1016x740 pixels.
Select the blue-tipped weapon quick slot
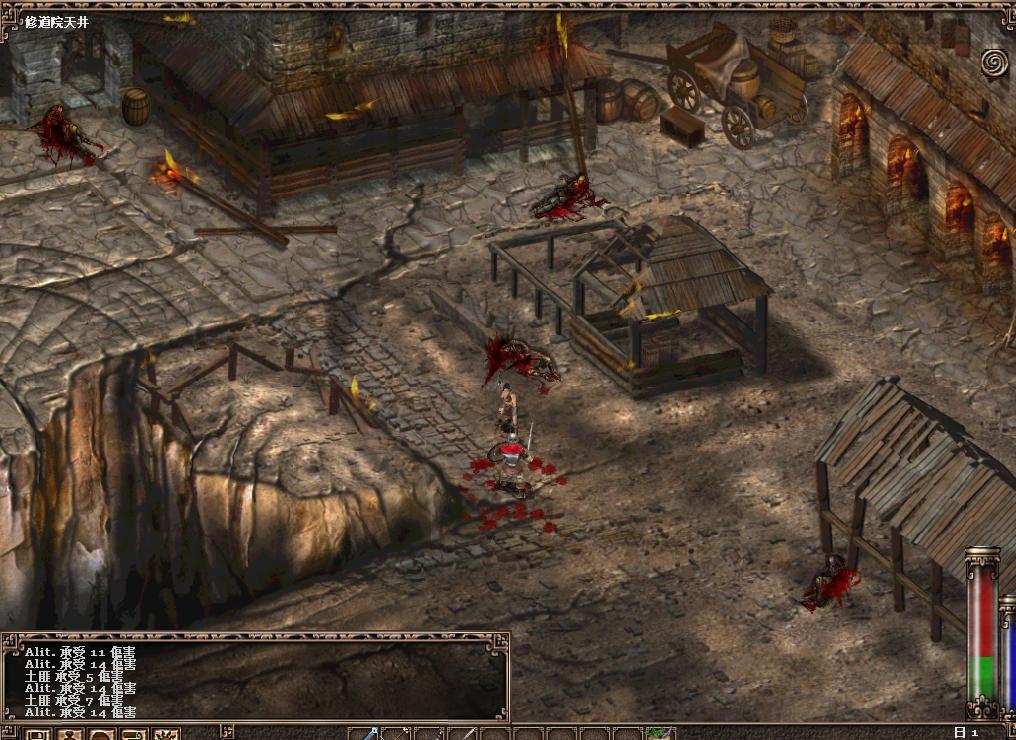point(365,734)
